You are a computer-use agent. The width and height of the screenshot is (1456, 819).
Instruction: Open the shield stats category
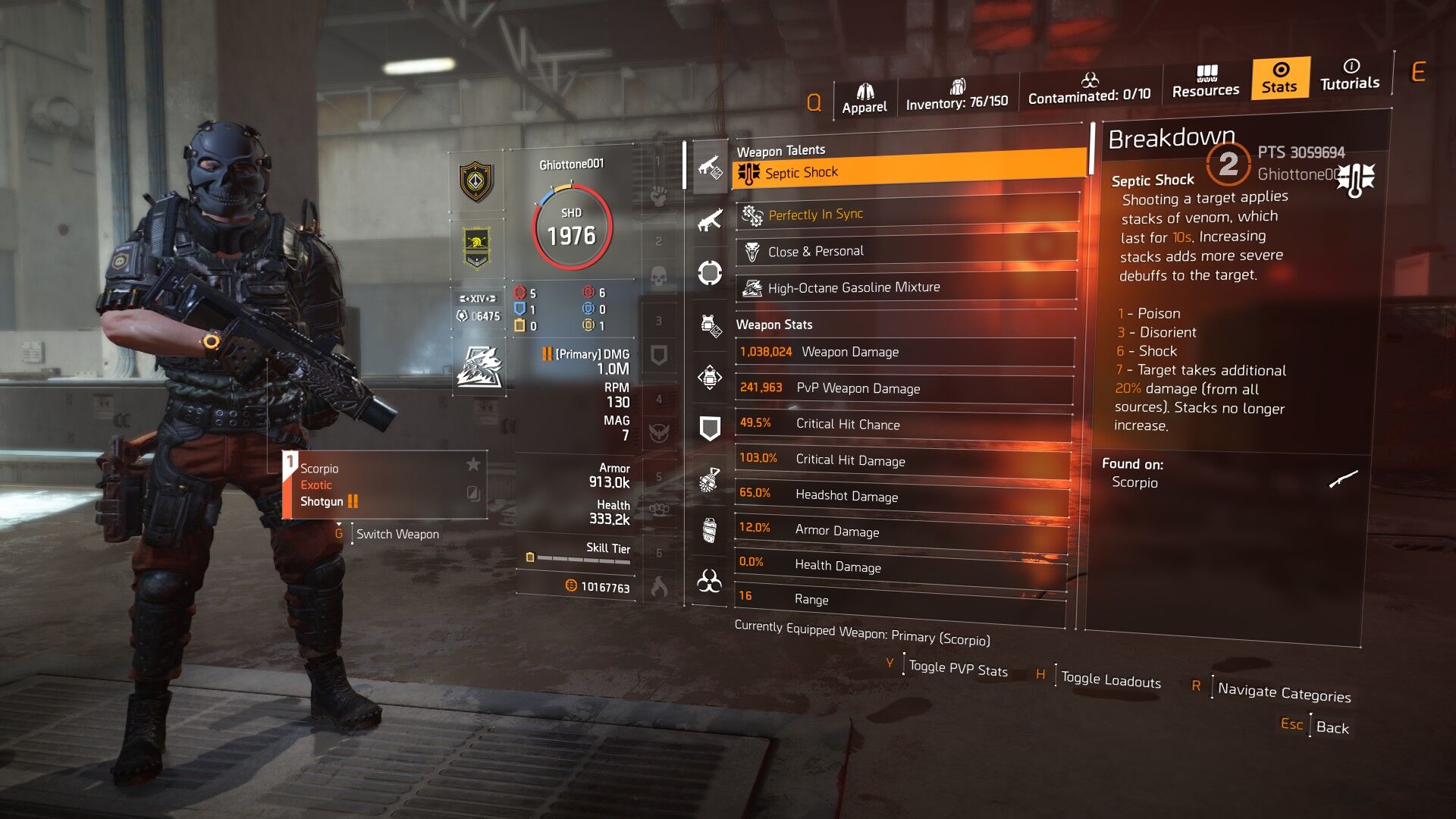click(709, 428)
